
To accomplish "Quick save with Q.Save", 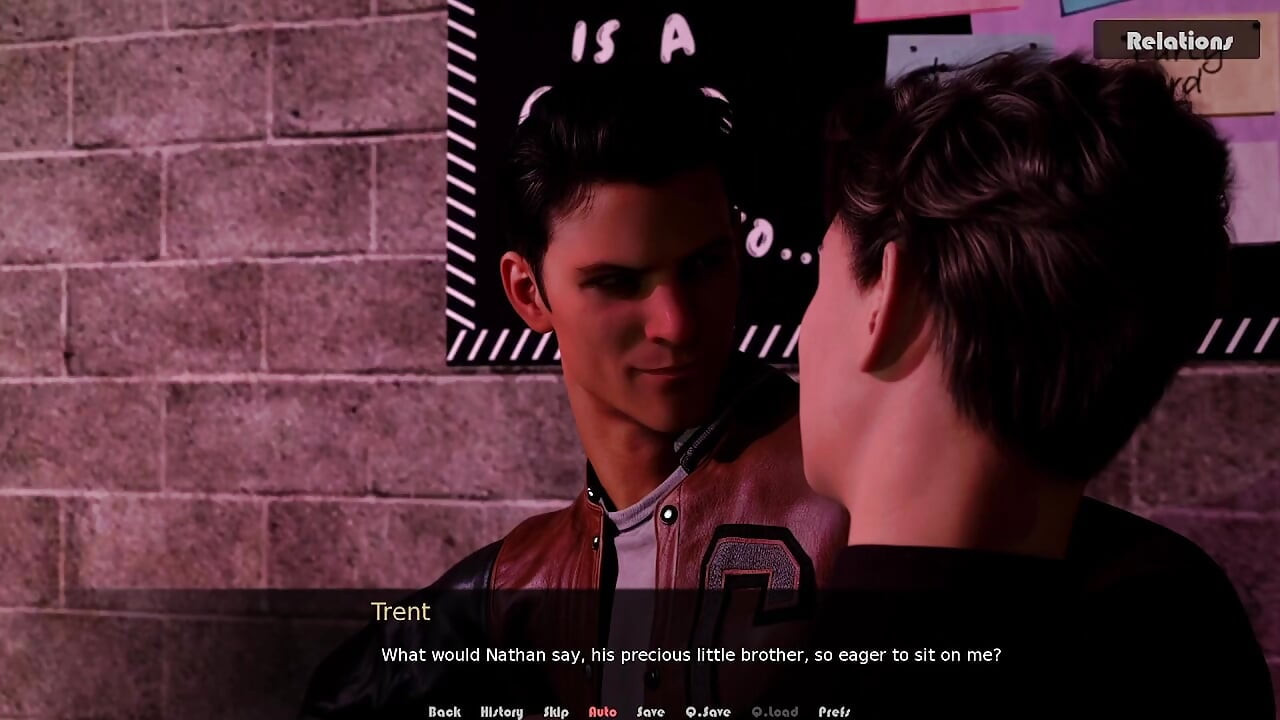I will click(708, 712).
